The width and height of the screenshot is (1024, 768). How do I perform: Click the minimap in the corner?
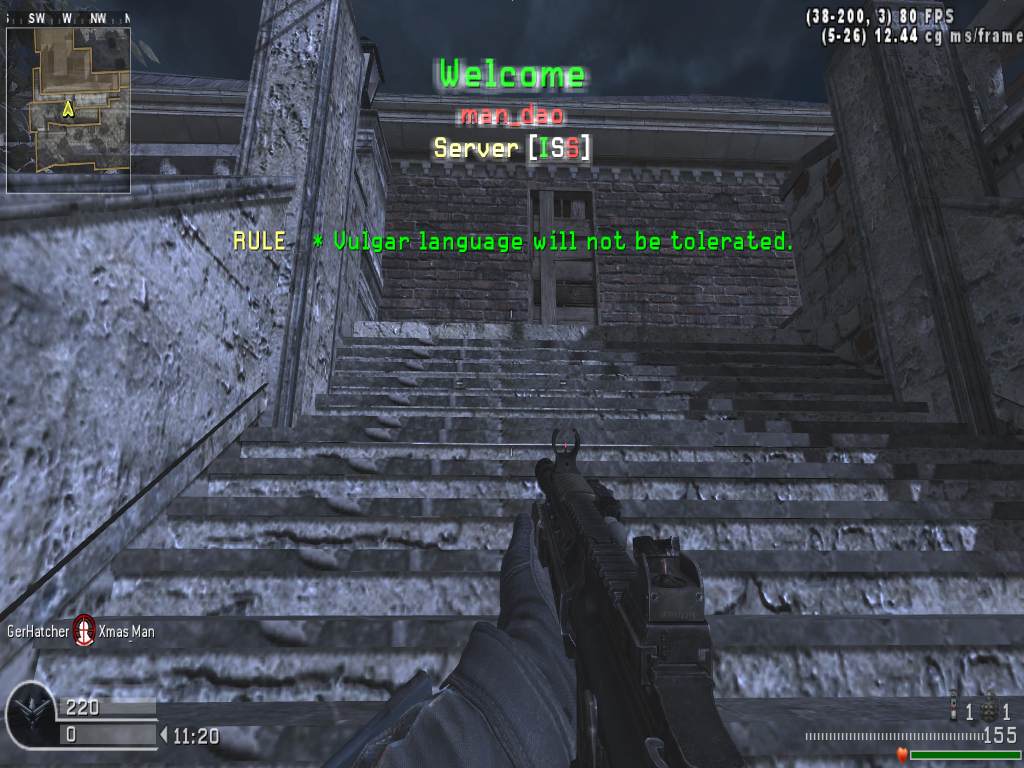point(68,110)
